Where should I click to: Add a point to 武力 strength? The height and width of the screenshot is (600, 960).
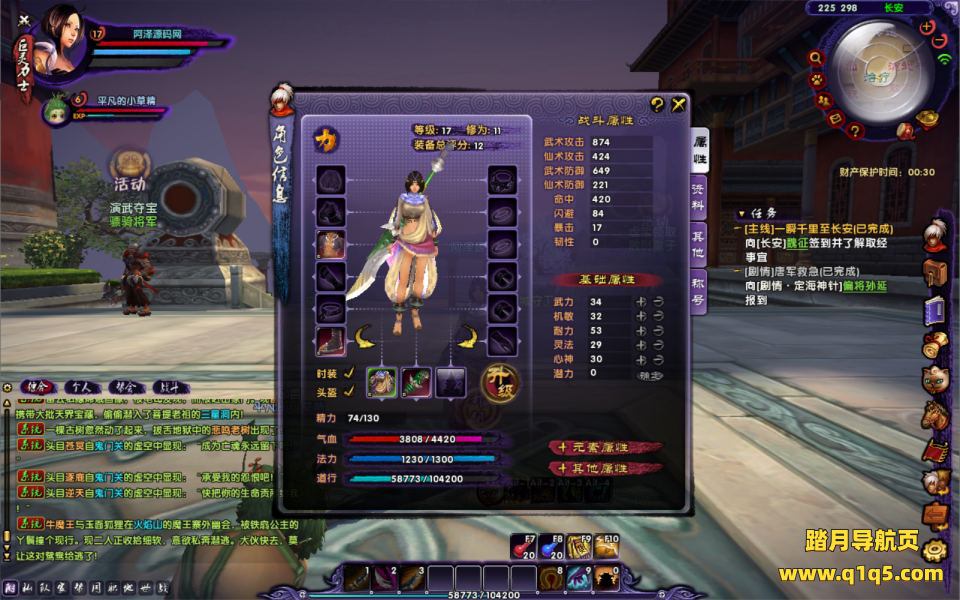tap(633, 301)
